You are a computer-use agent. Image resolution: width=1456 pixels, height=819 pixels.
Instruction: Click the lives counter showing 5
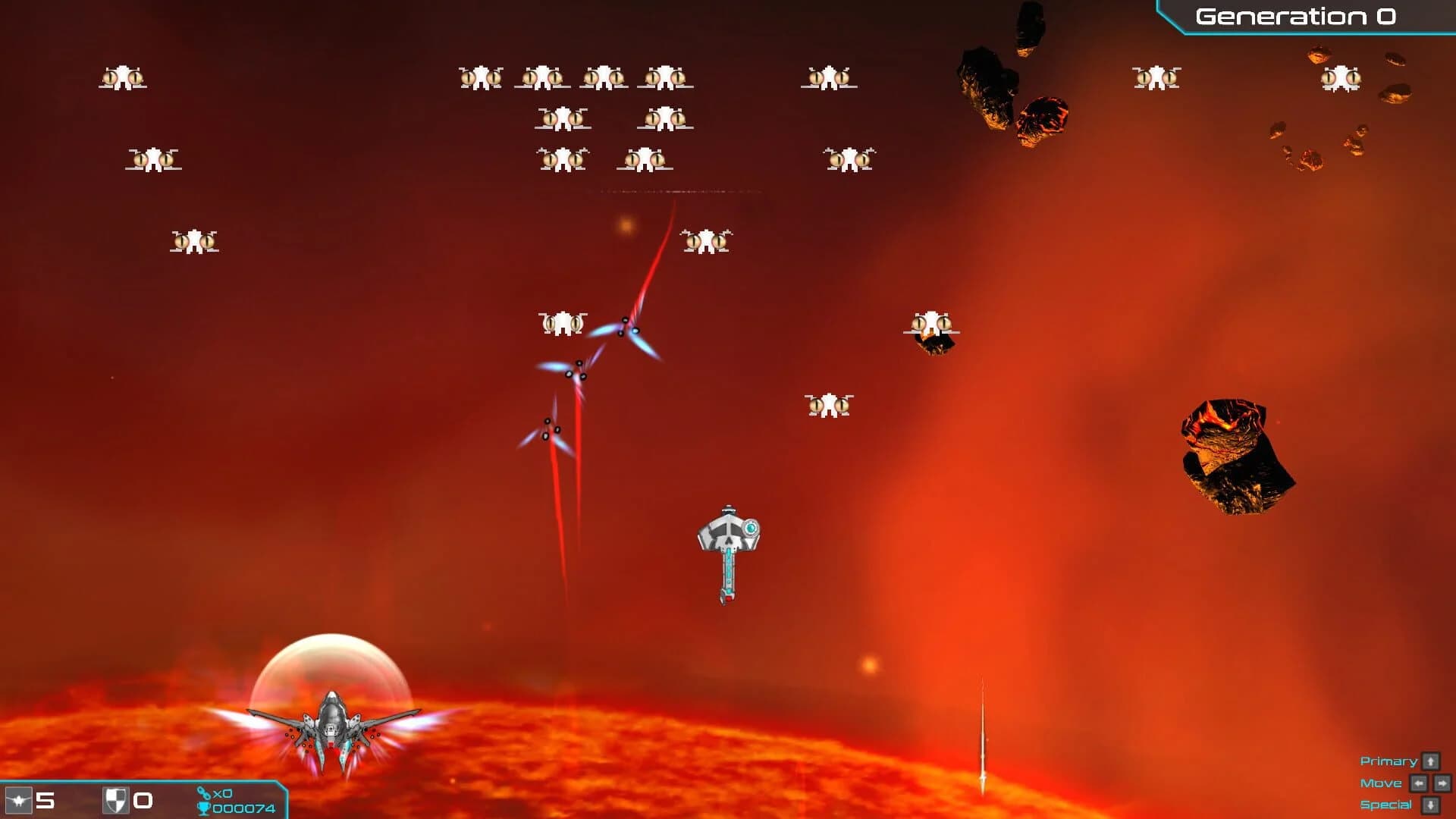coord(47,801)
